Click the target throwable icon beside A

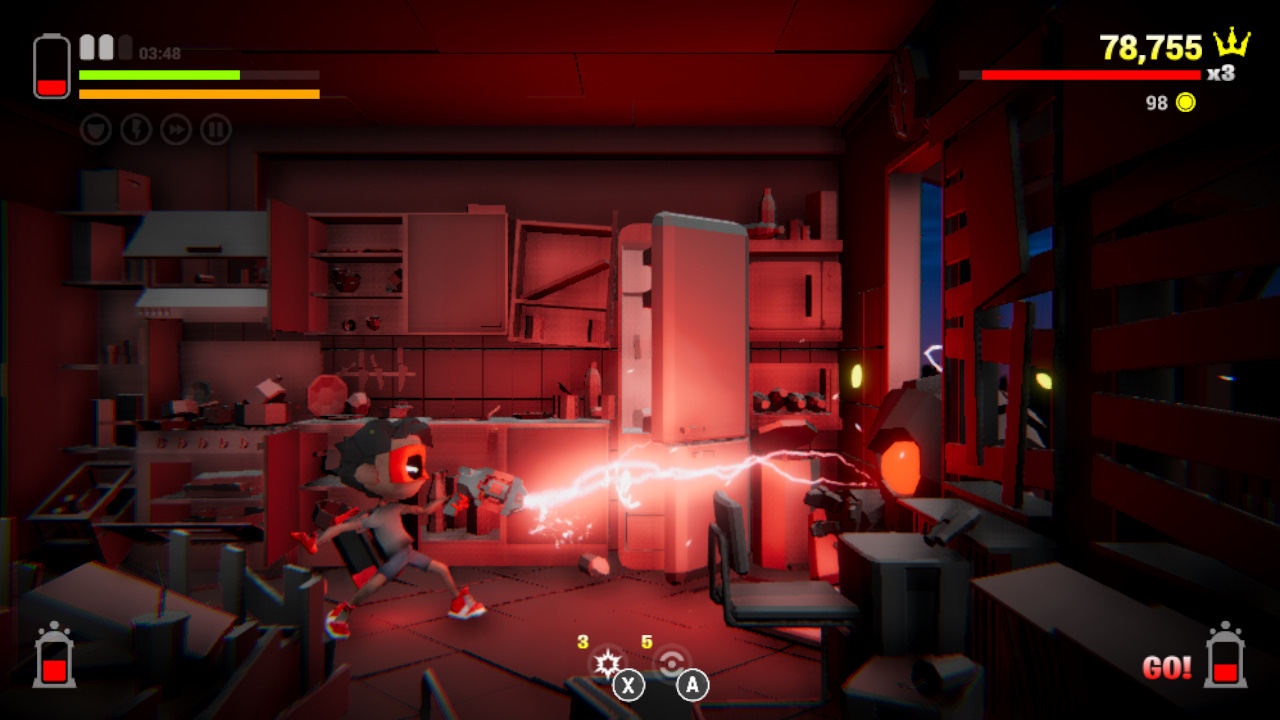click(x=671, y=664)
